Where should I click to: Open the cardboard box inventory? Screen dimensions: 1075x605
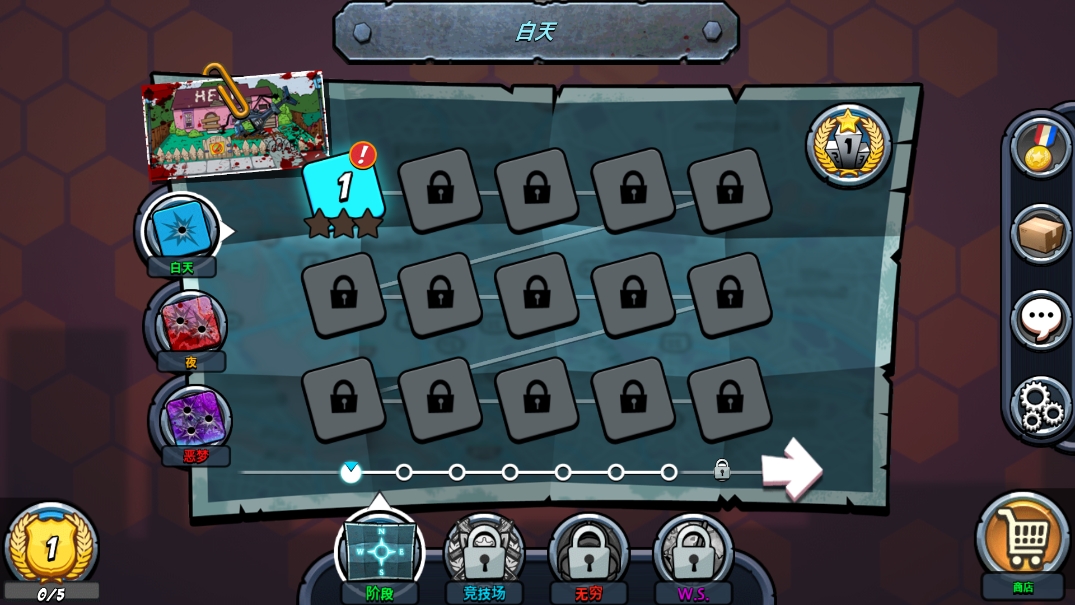pyautogui.click(x=1041, y=234)
